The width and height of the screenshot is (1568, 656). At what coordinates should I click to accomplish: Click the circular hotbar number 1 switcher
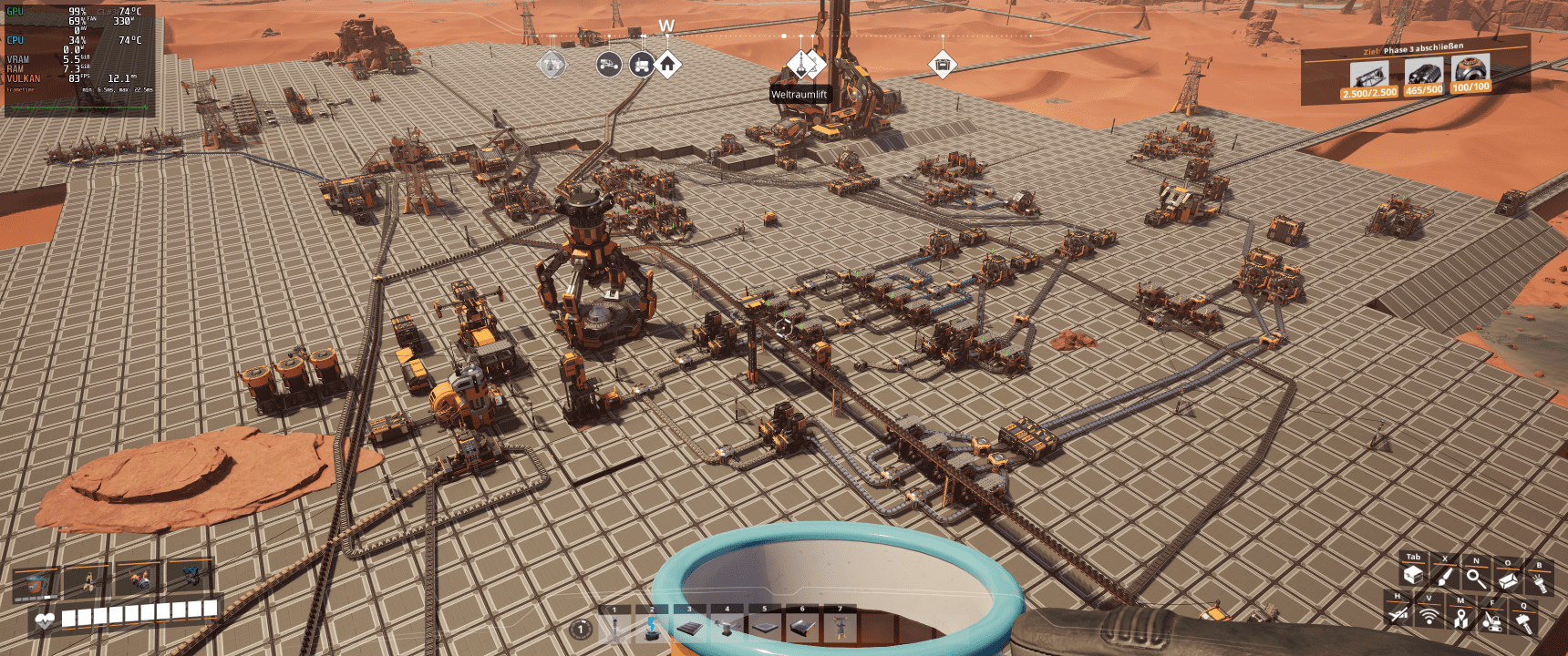(x=580, y=629)
